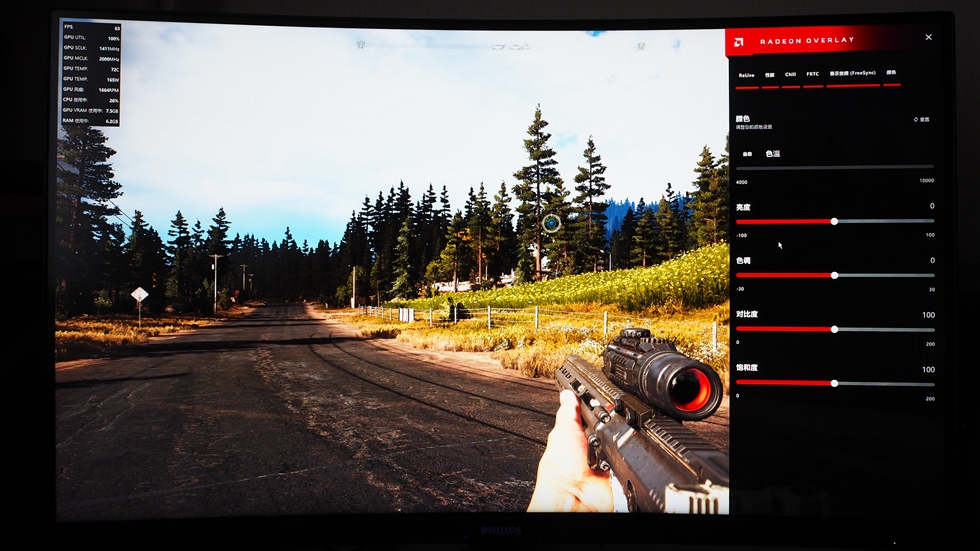Viewport: 980px width, 551px height.
Task: Open the 性能 performance tab
Action: pyautogui.click(x=769, y=74)
